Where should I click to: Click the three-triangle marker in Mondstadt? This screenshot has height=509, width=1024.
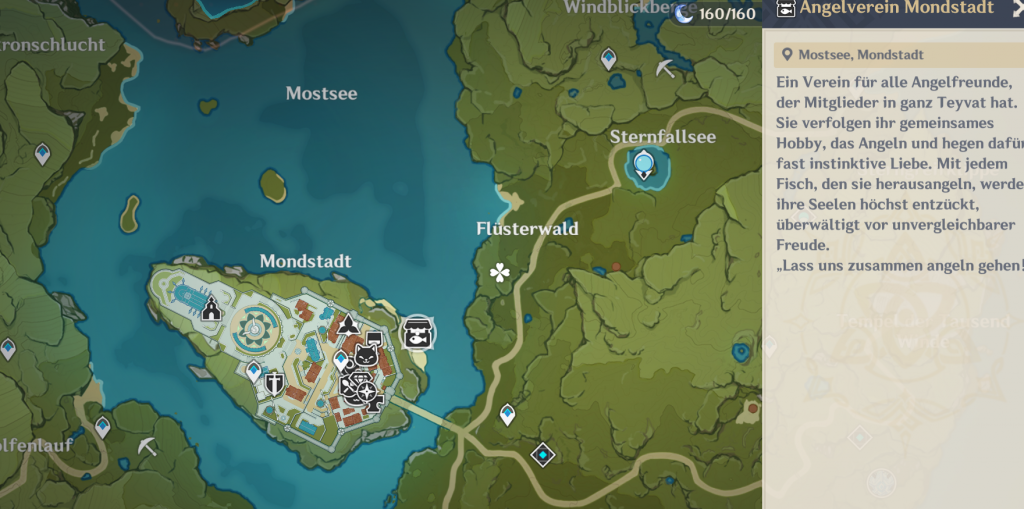pos(347,324)
